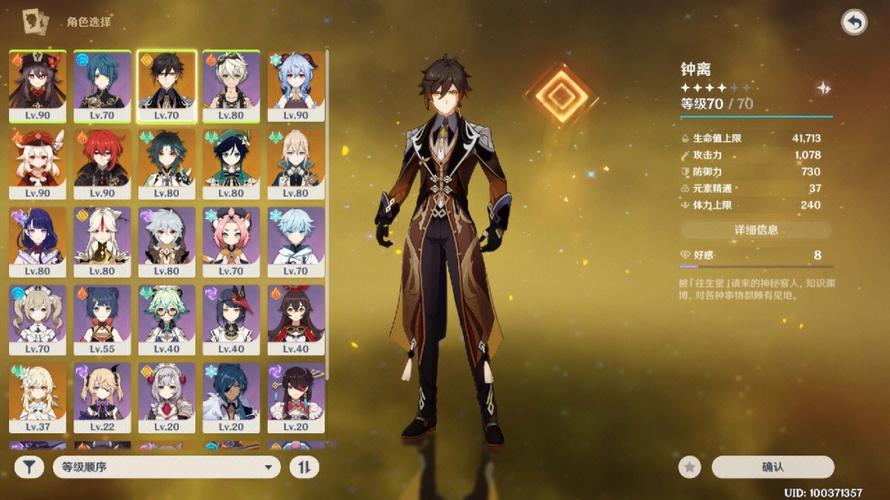Choose Xingqiu's Lv.70 character tile
890x500 pixels.
[102, 85]
